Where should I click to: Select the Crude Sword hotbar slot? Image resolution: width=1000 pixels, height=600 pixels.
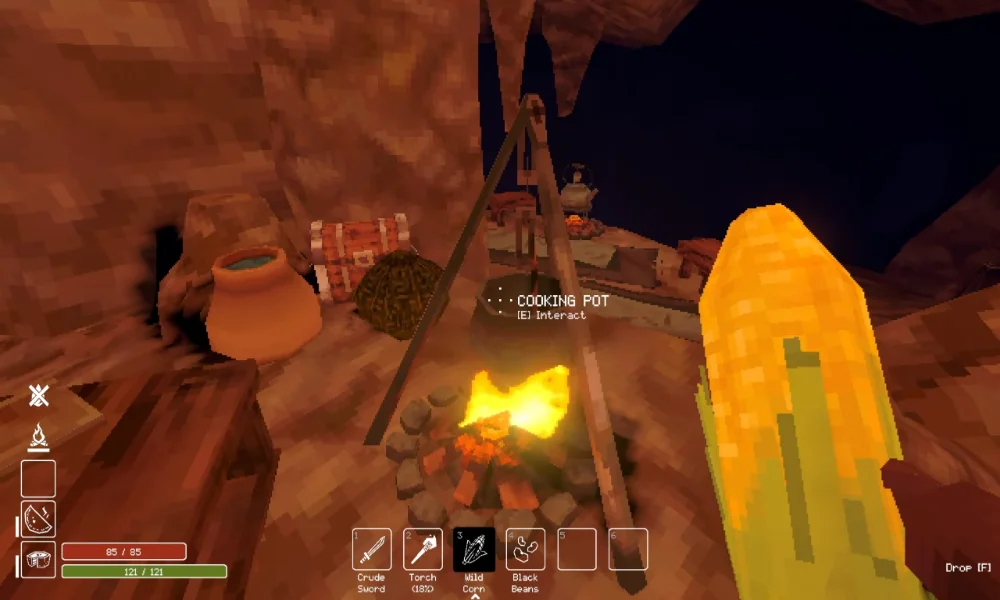372,549
